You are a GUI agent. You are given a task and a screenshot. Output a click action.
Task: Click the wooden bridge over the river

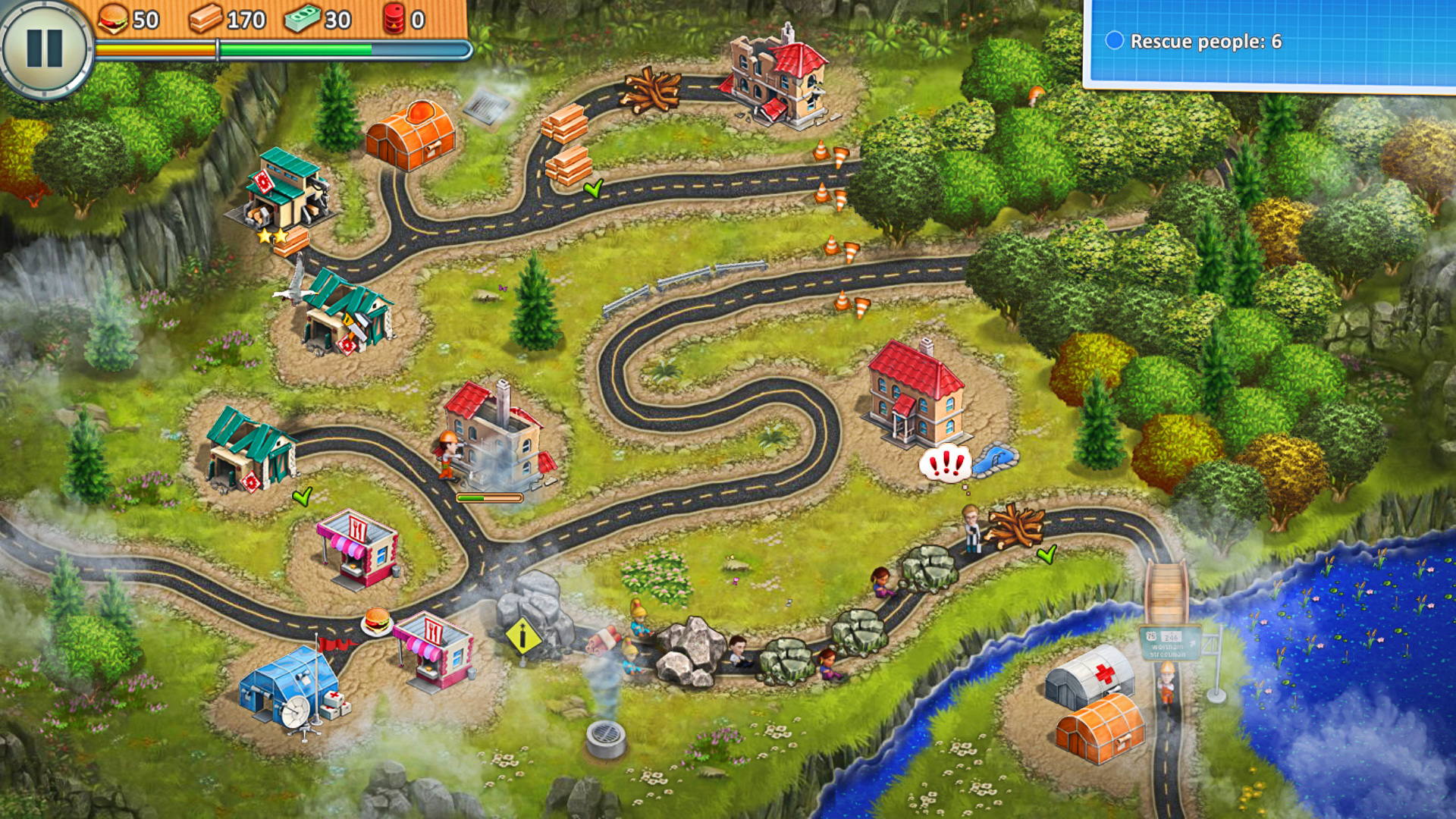1168,591
